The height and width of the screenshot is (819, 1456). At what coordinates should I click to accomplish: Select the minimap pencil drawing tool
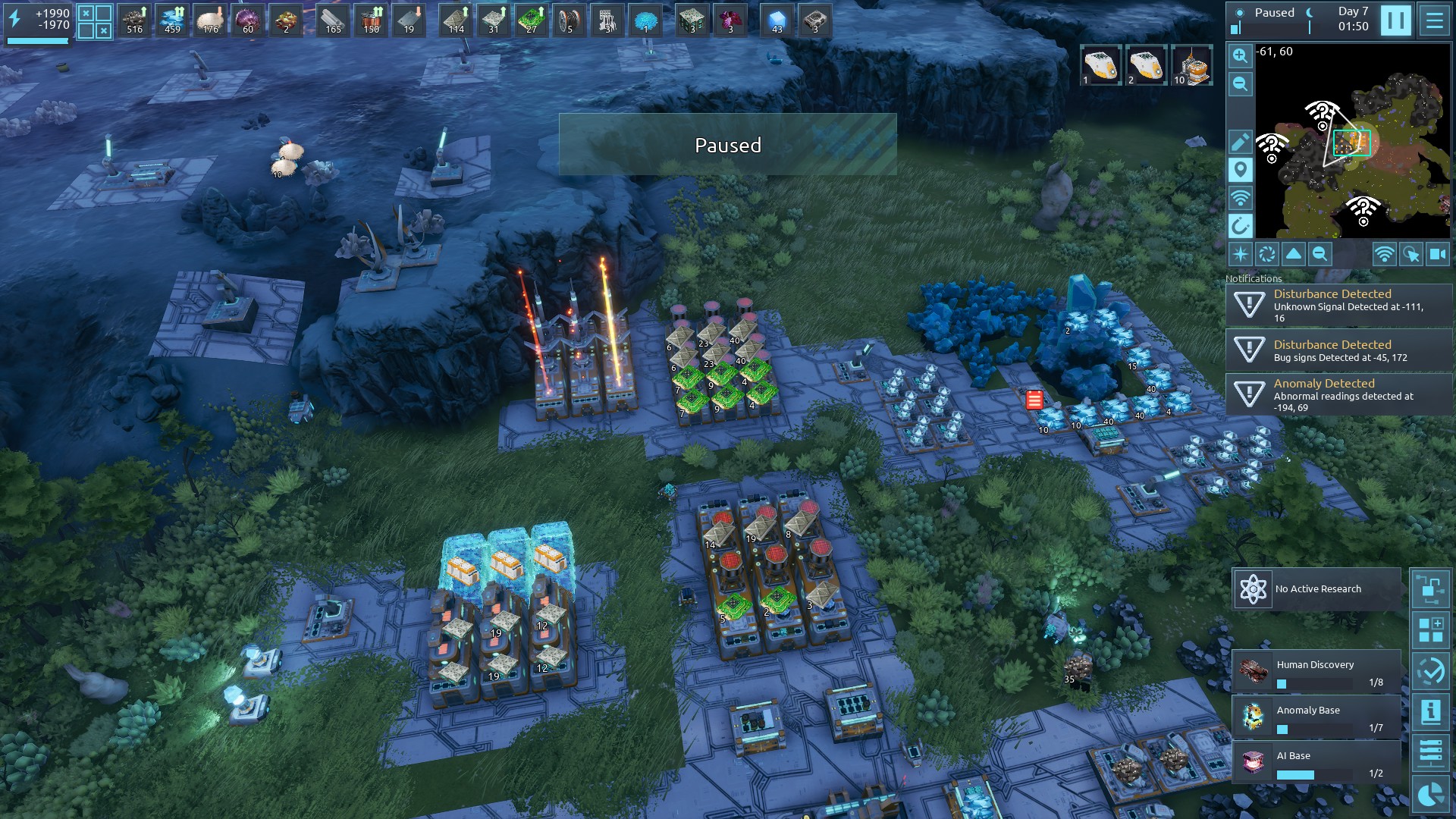coord(1240,142)
